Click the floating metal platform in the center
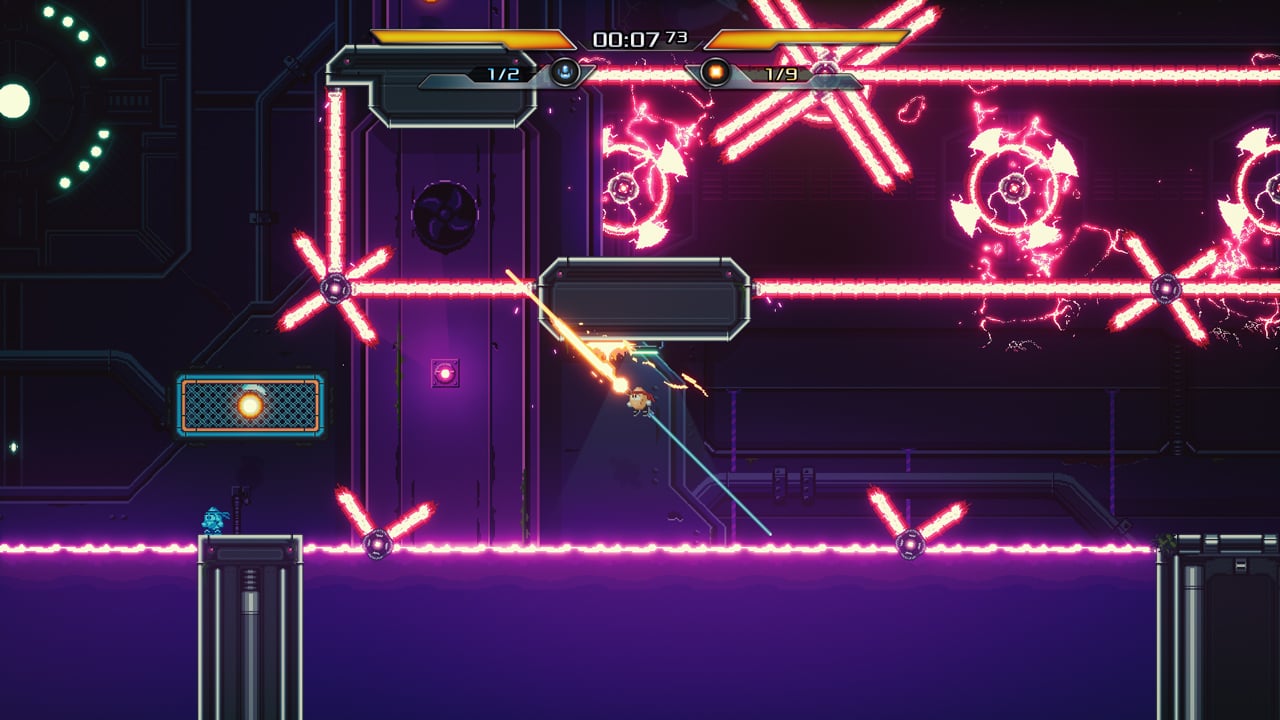Screen dimensions: 1280x720 (645, 294)
